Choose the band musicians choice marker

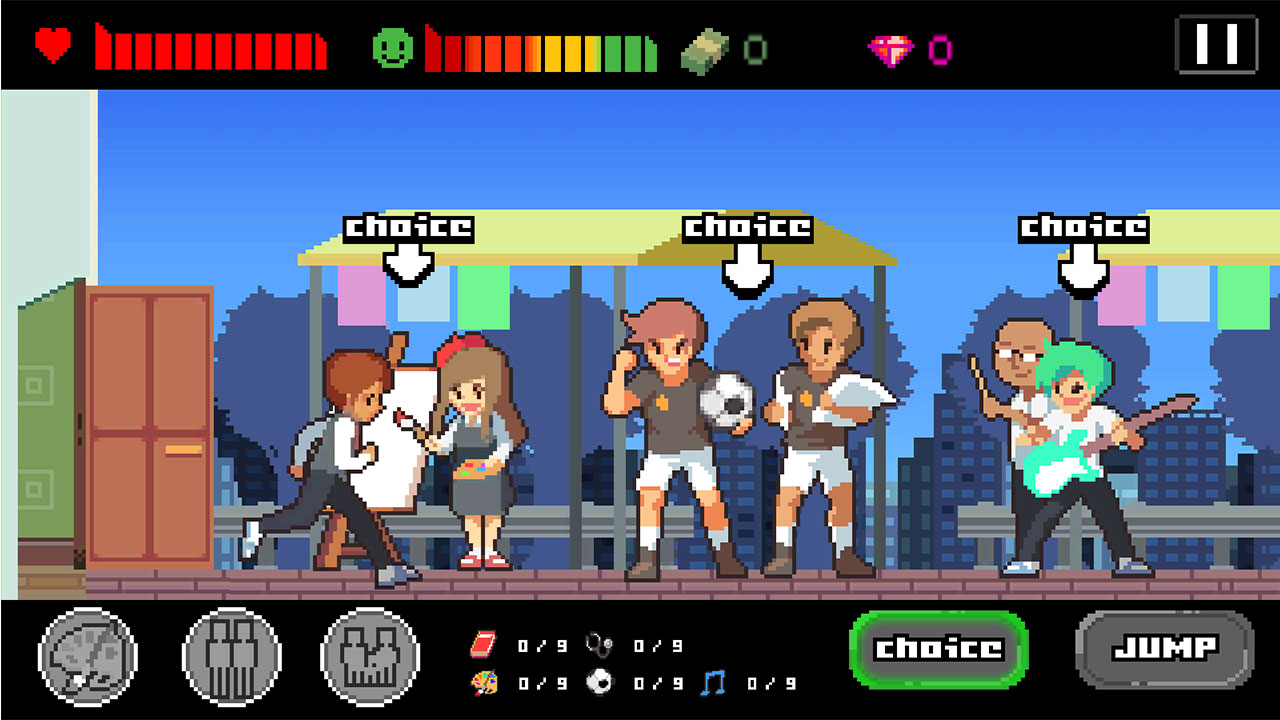1083,252
